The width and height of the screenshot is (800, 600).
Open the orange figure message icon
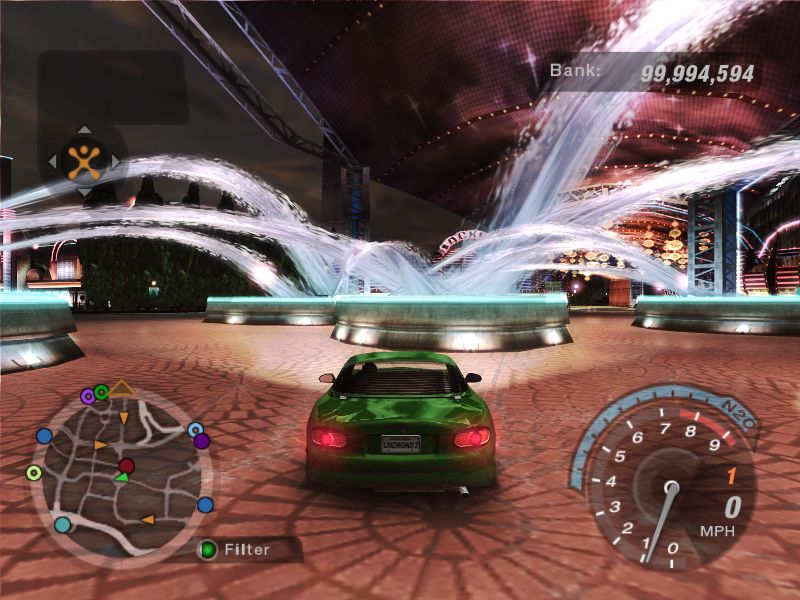coord(83,160)
